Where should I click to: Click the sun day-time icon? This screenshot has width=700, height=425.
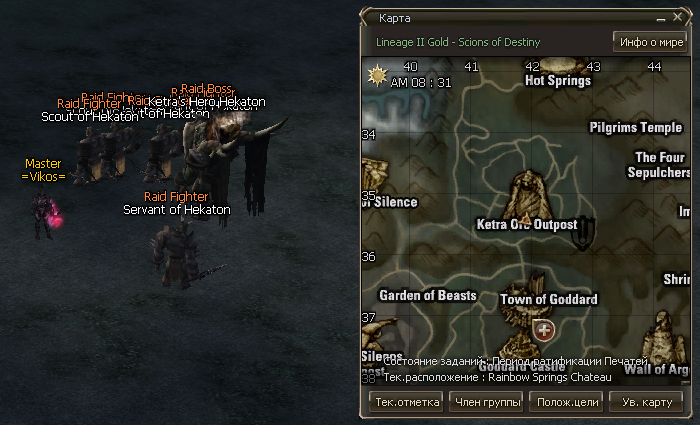tap(378, 75)
